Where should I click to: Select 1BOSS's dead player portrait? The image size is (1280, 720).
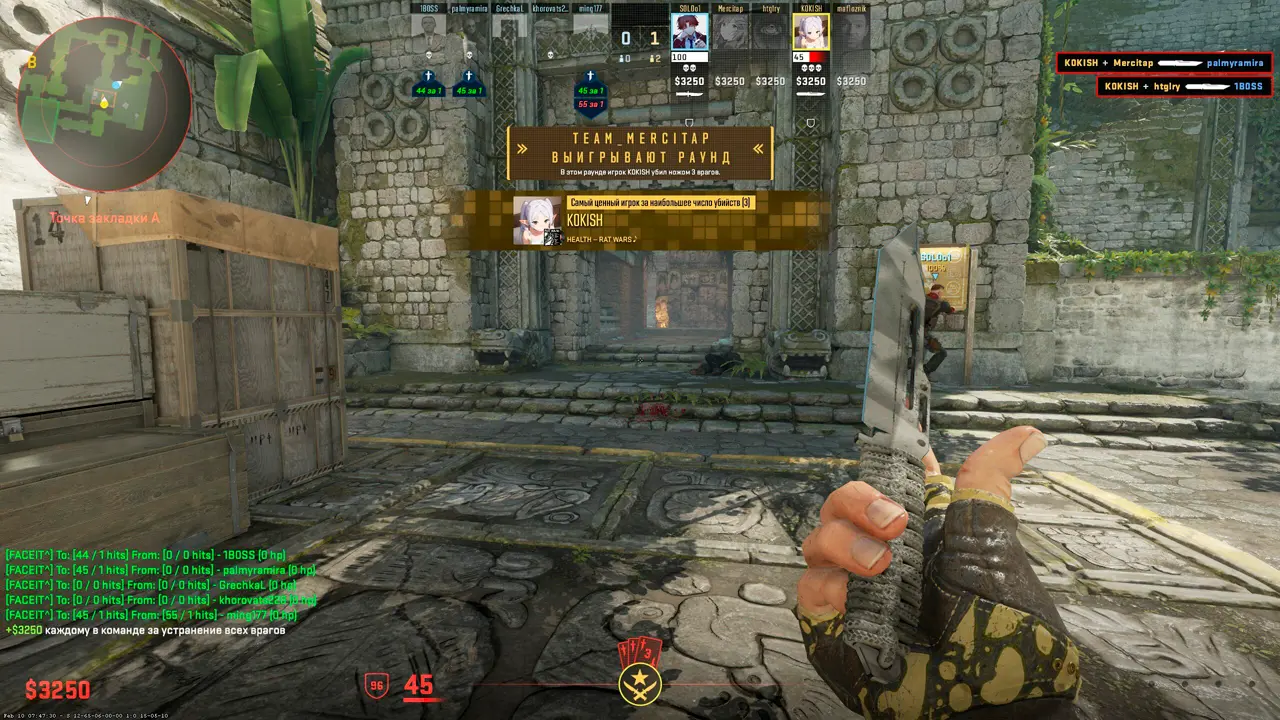[429, 29]
